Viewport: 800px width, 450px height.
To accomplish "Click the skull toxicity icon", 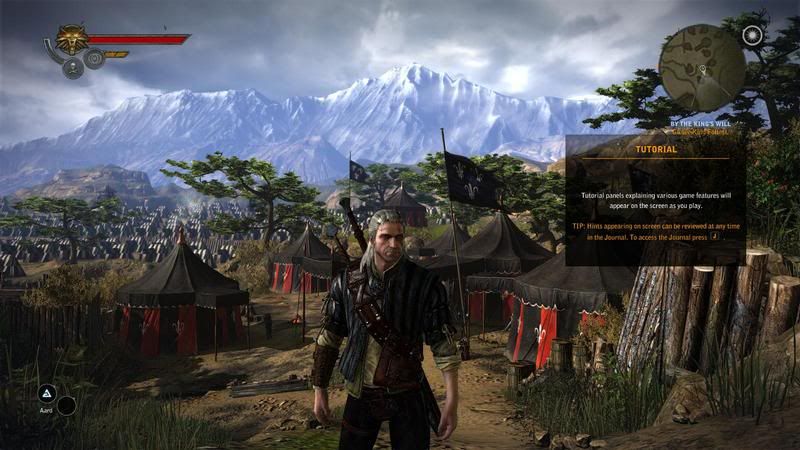I will coord(73,68).
